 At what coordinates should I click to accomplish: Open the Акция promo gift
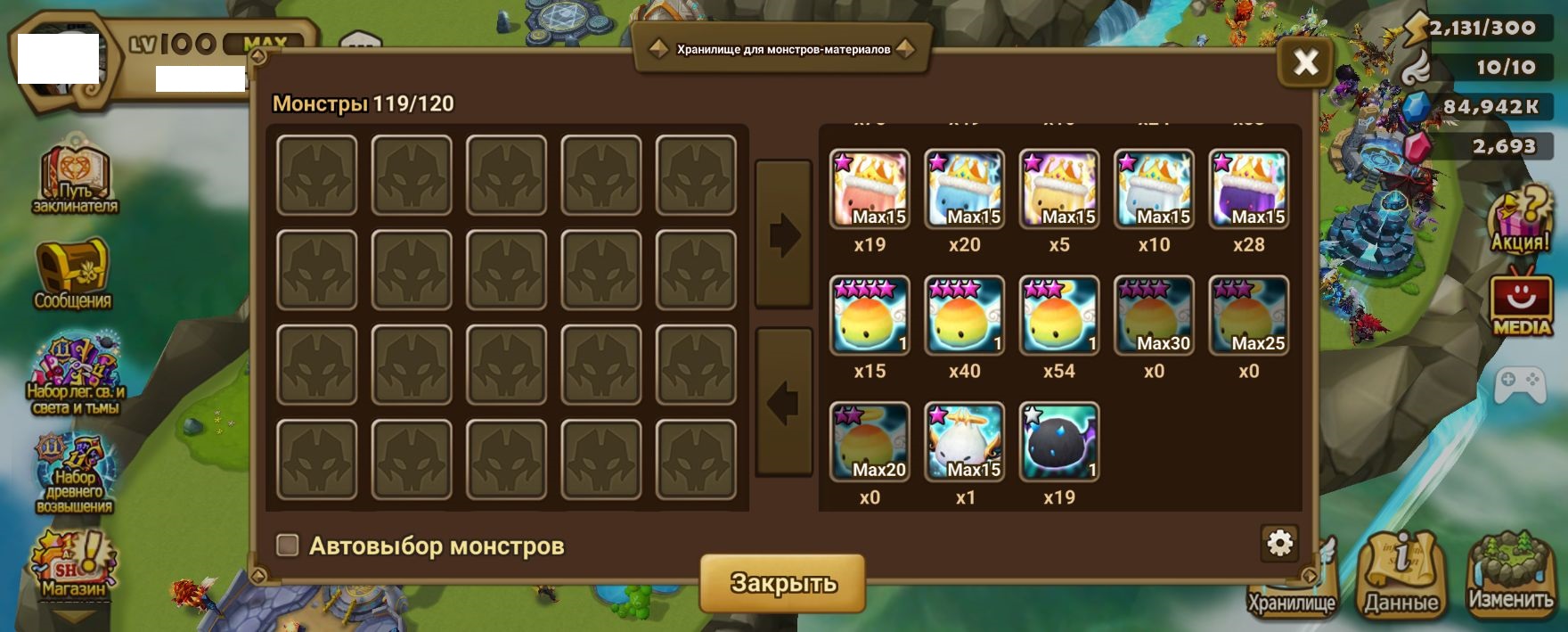[1521, 223]
